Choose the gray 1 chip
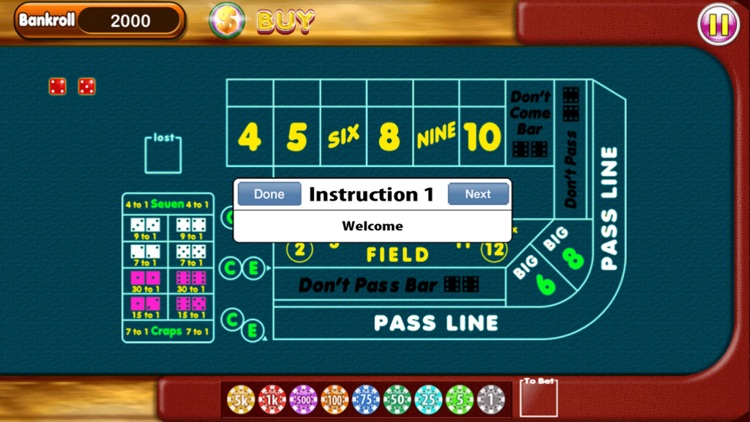Viewport: 750px width, 422px height. (490, 399)
